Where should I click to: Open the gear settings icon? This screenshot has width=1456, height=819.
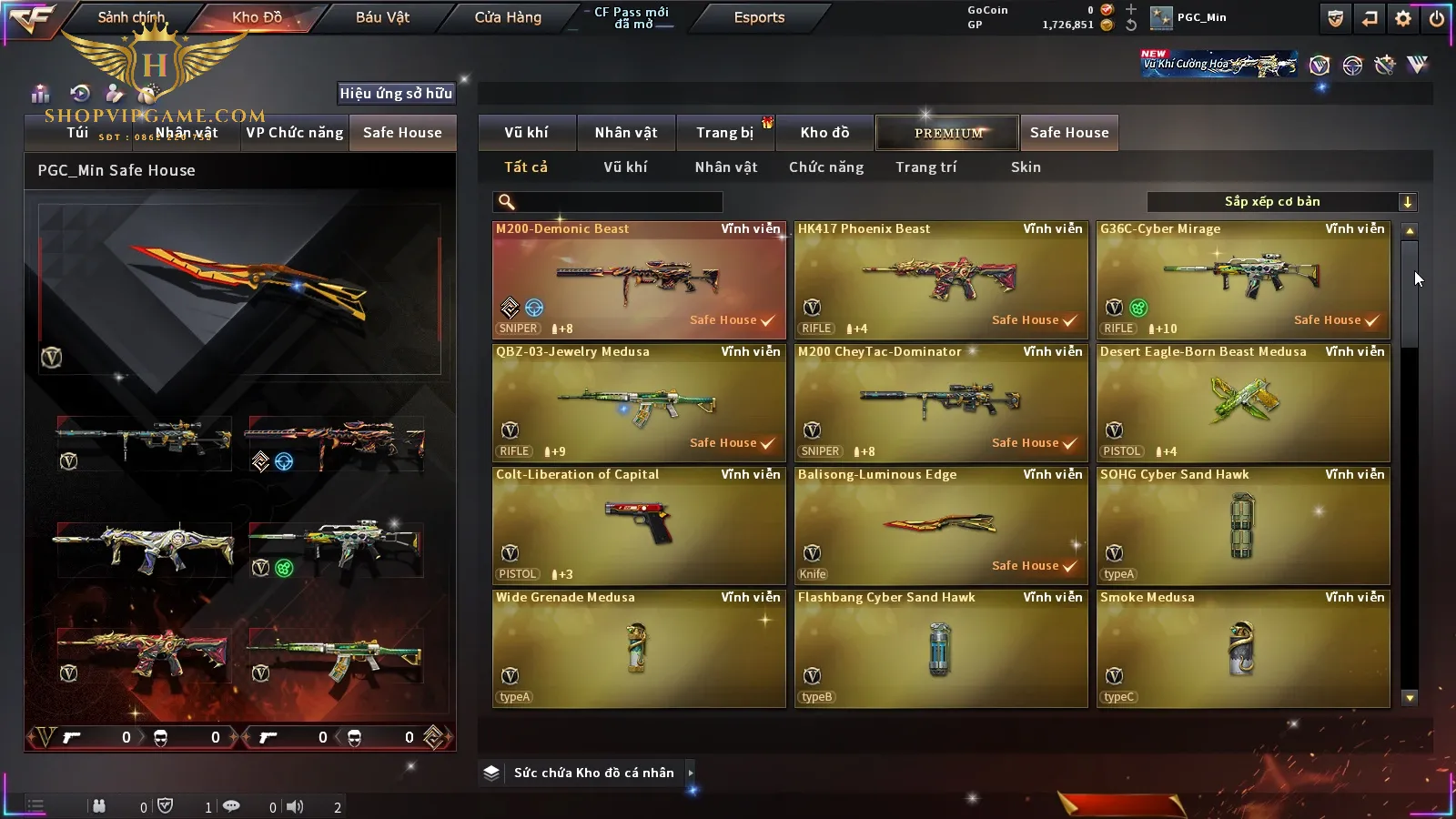click(x=1403, y=18)
